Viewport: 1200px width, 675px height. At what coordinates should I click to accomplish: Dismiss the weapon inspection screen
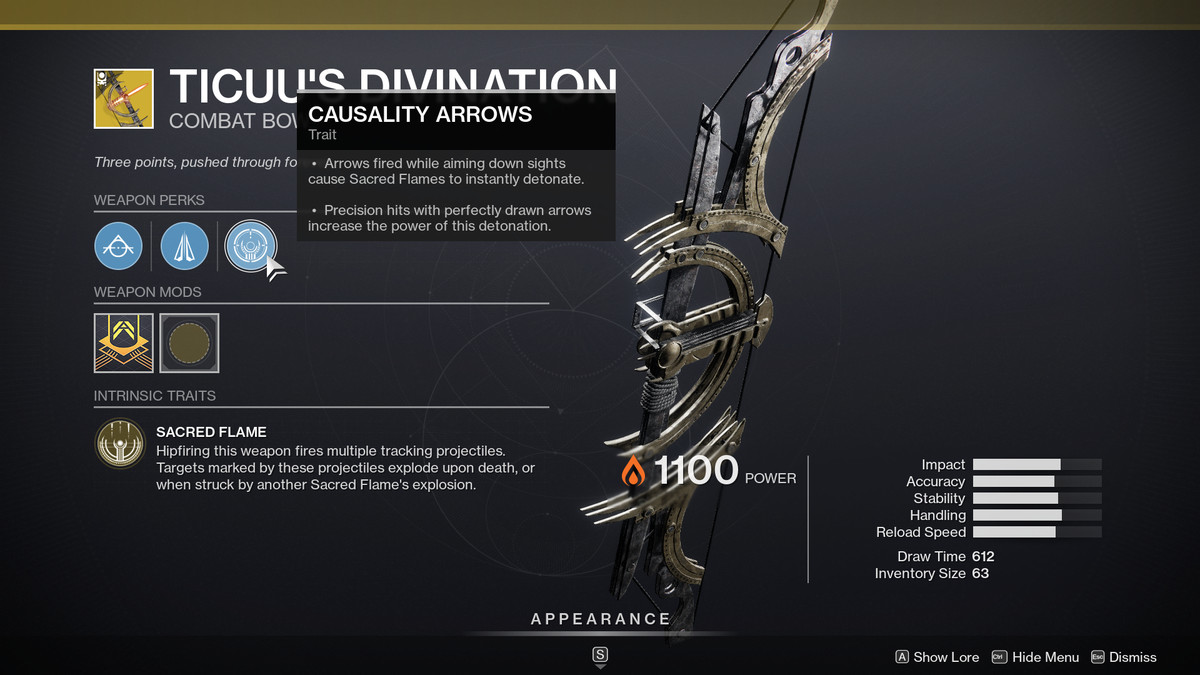pyautogui.click(x=1123, y=657)
